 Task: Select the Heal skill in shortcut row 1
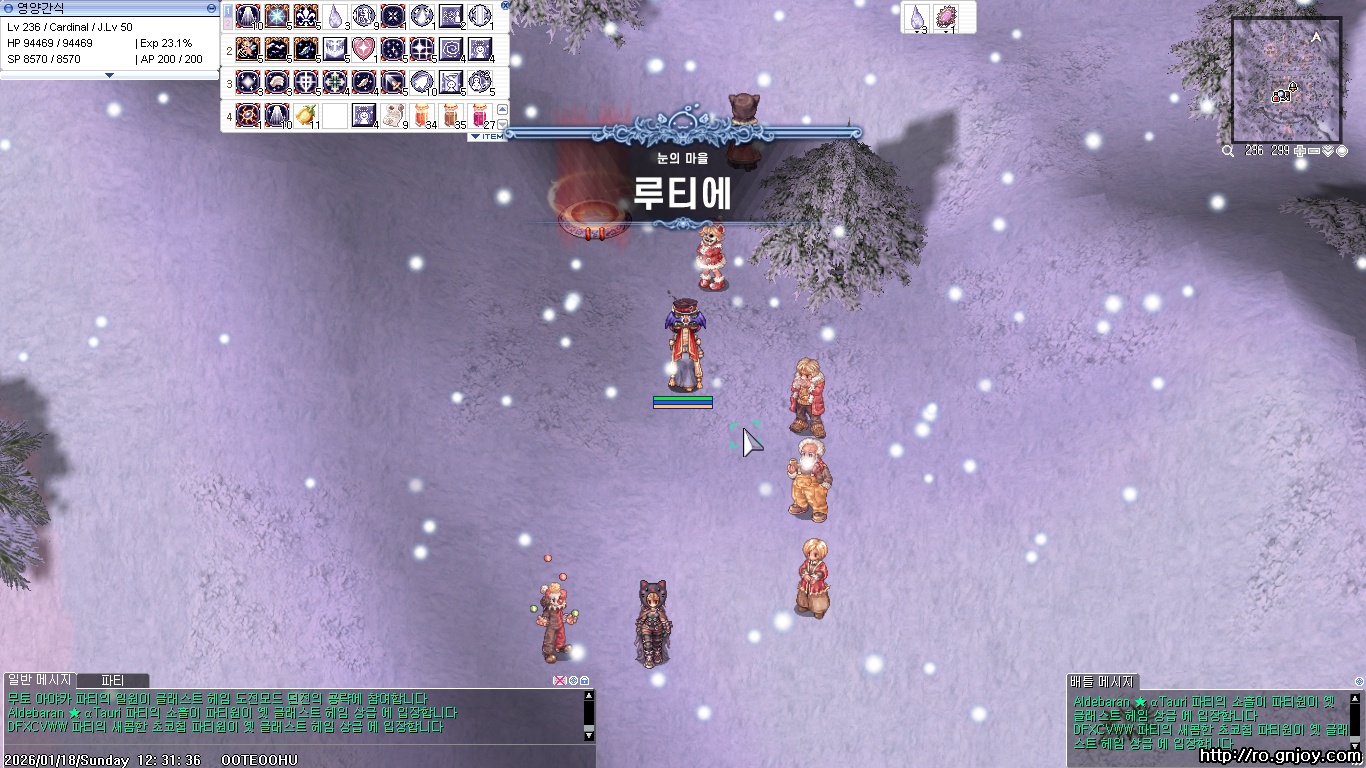248,16
